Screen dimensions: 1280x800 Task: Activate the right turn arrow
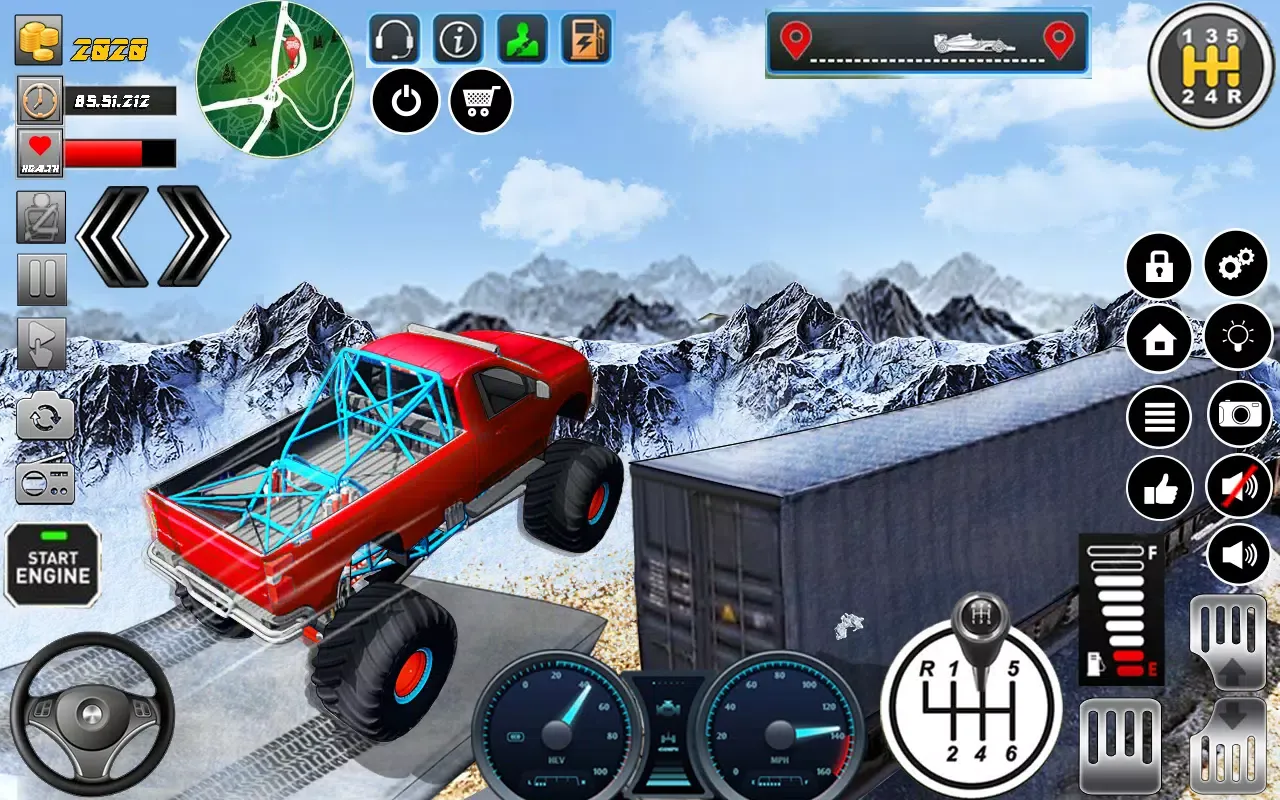coord(194,236)
